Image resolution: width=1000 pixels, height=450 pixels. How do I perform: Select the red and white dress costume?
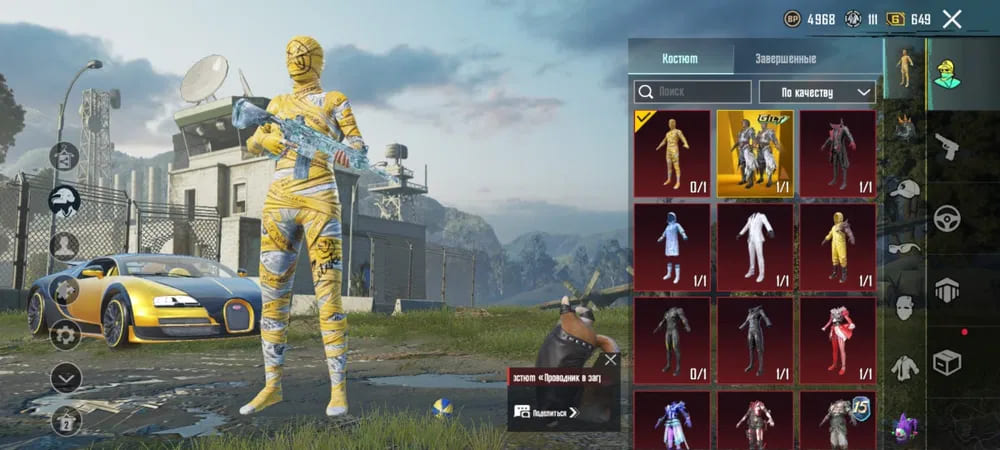click(838, 340)
